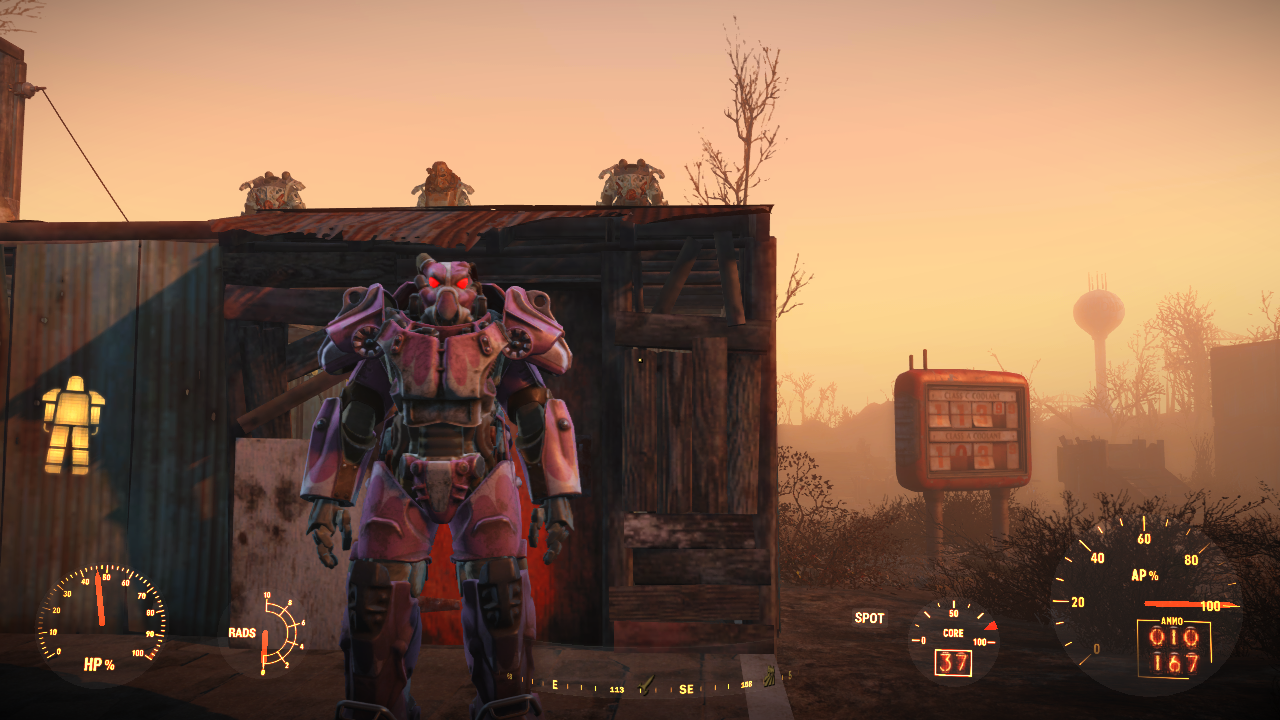Click the yellow power armor status icon

[x=73, y=424]
